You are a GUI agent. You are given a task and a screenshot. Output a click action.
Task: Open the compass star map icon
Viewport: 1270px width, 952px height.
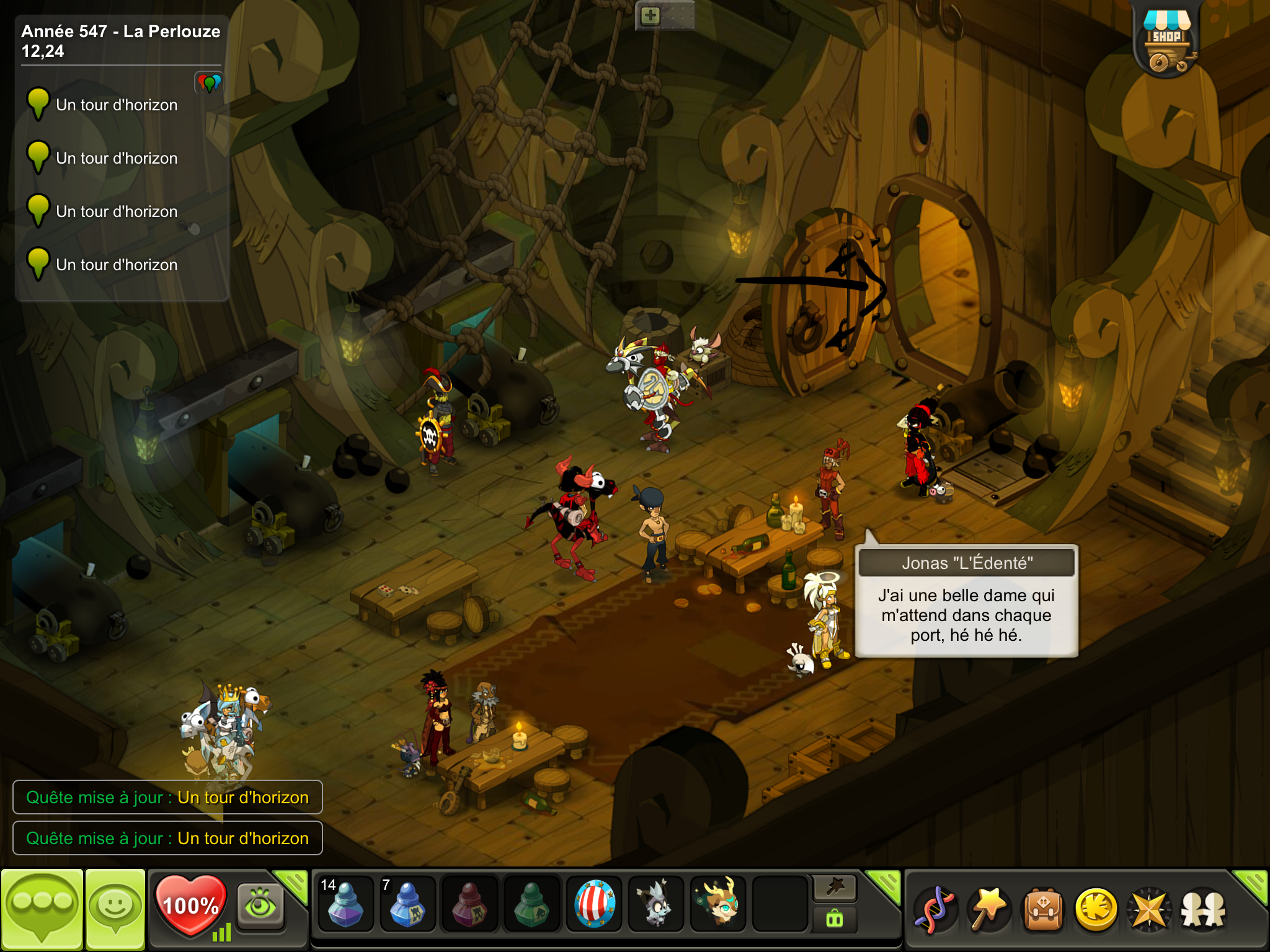pyautogui.click(x=1150, y=910)
